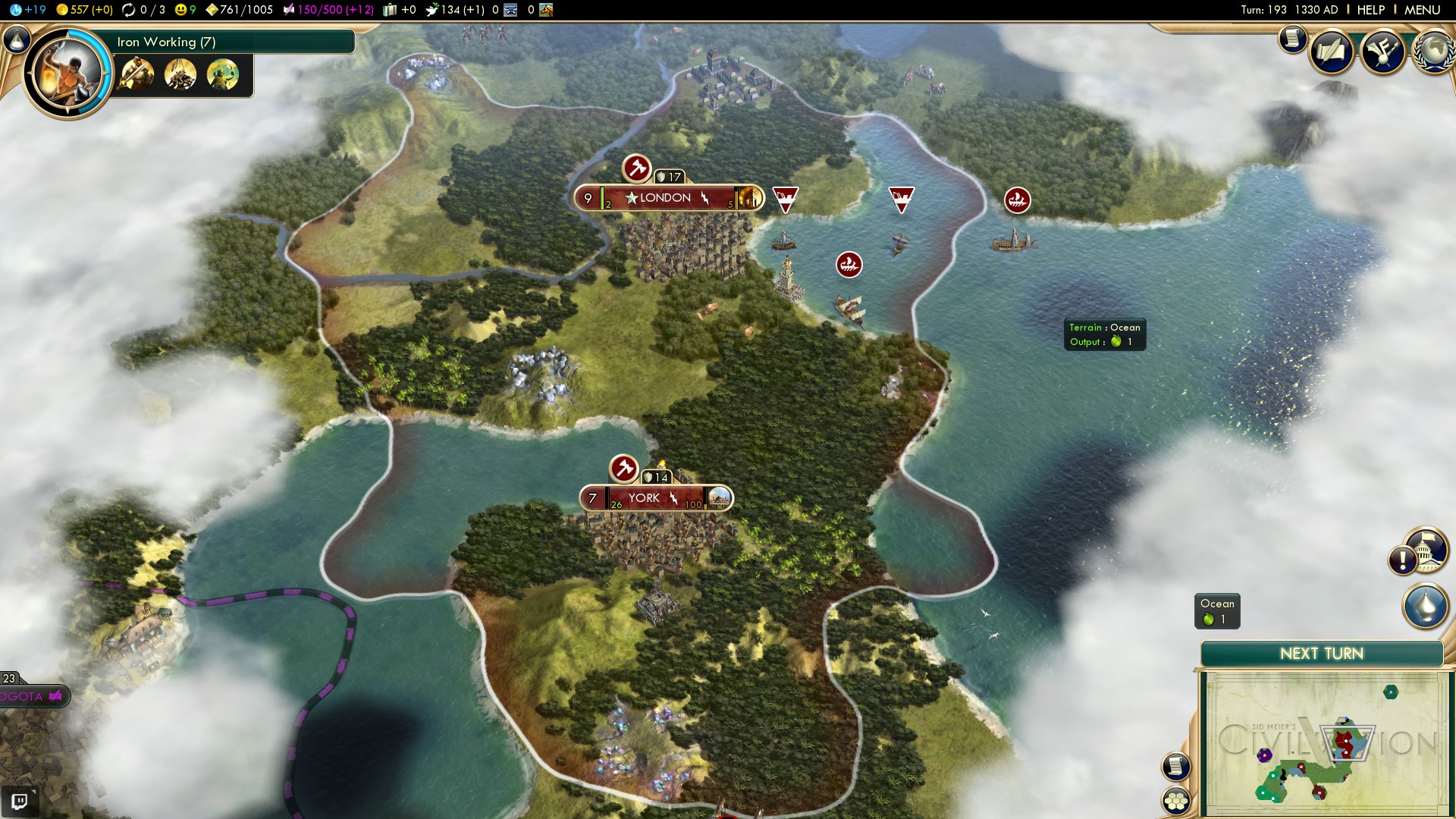Image resolution: width=1456 pixels, height=819 pixels.
Task: Open York's production hammer icon
Action: [x=624, y=469]
